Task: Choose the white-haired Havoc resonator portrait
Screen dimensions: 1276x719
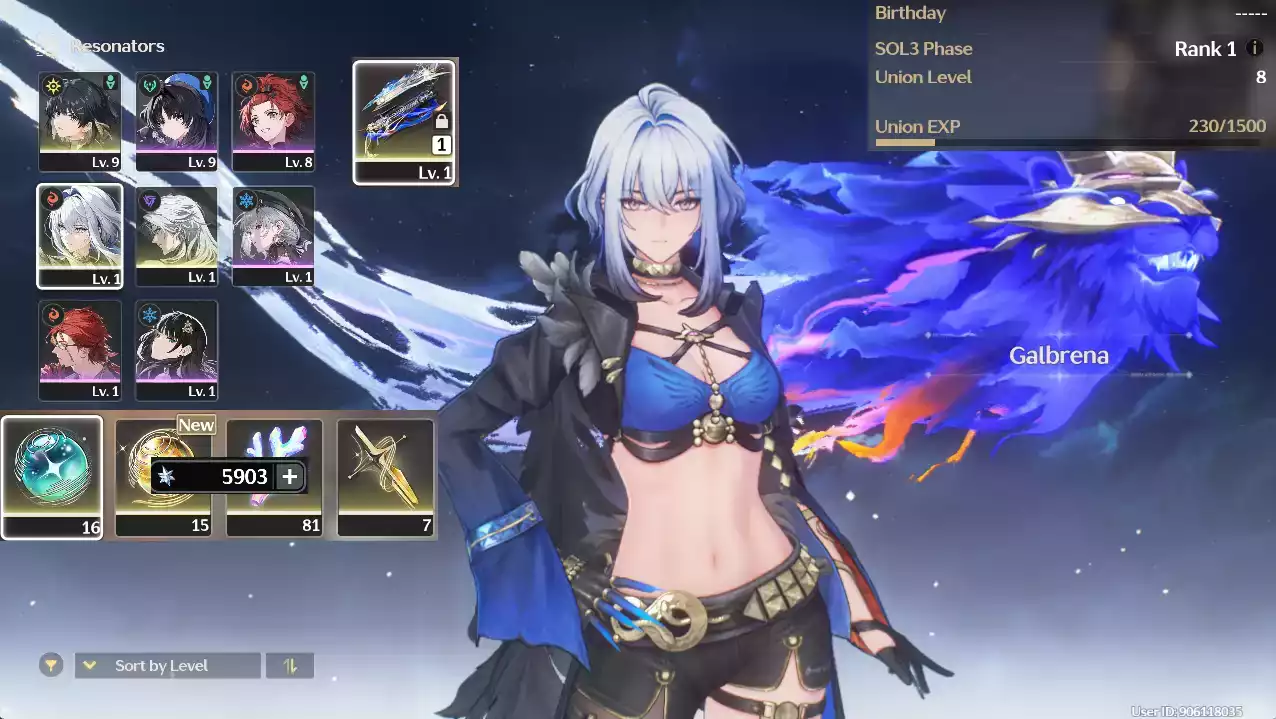Action: tap(177, 235)
